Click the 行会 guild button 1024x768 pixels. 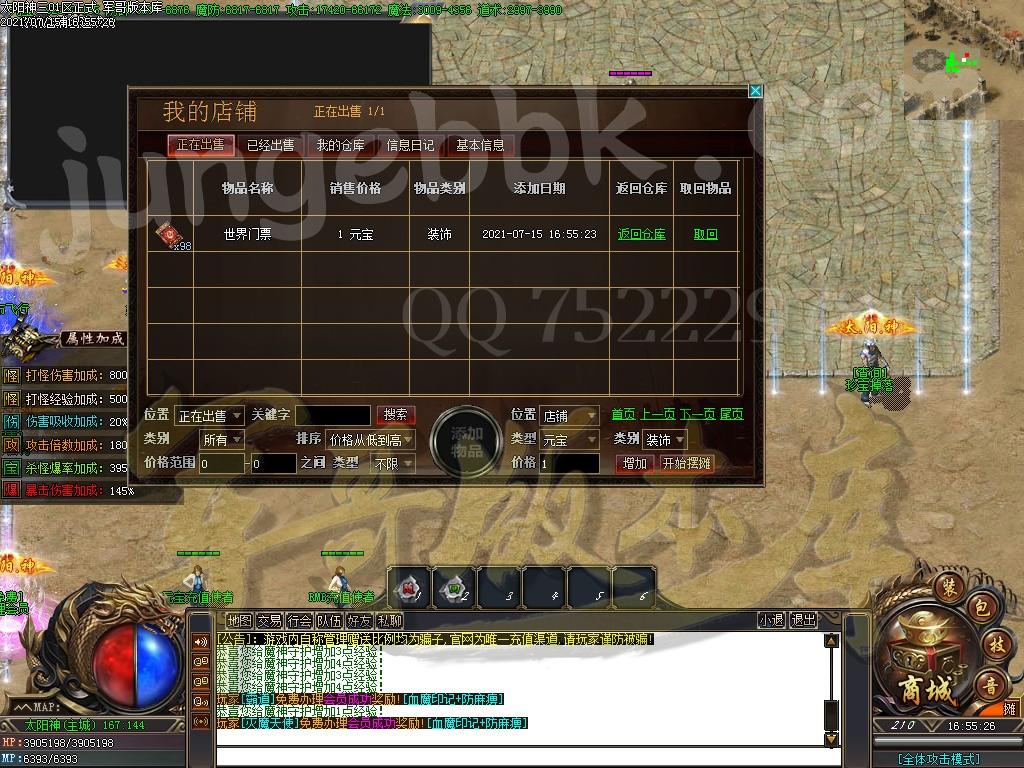299,620
